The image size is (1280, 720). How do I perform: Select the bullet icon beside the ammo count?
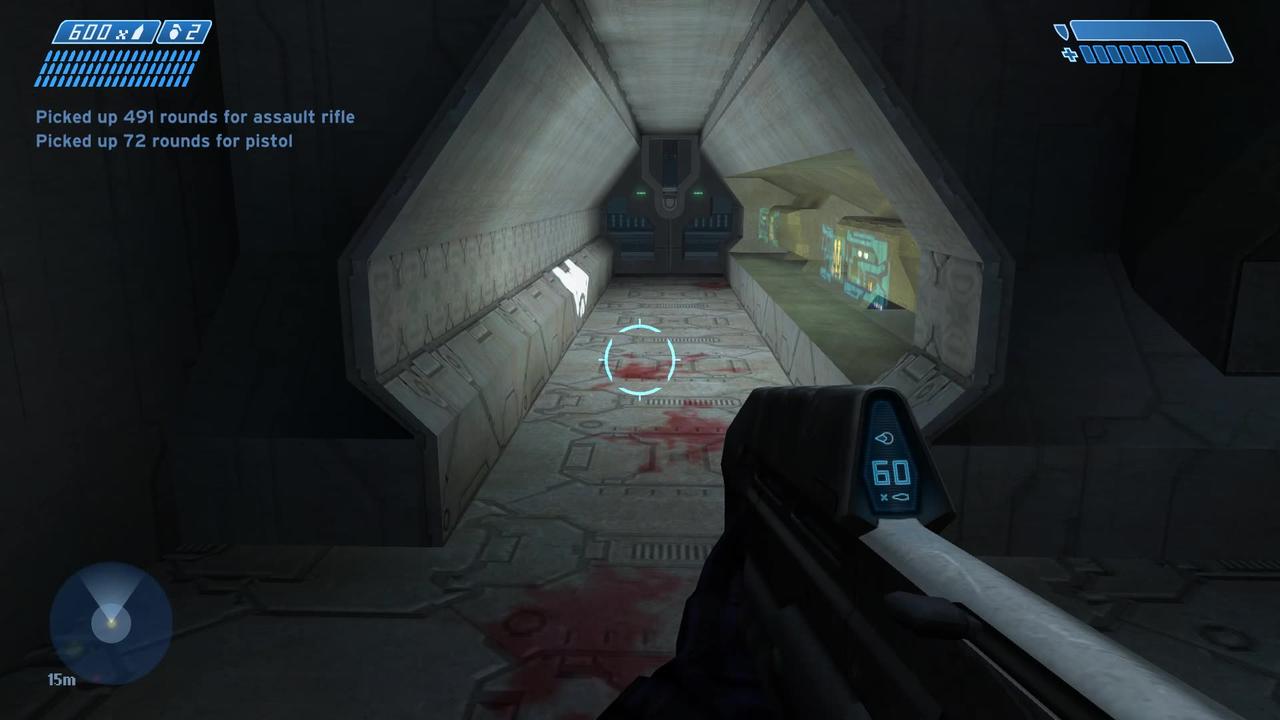tap(138, 32)
